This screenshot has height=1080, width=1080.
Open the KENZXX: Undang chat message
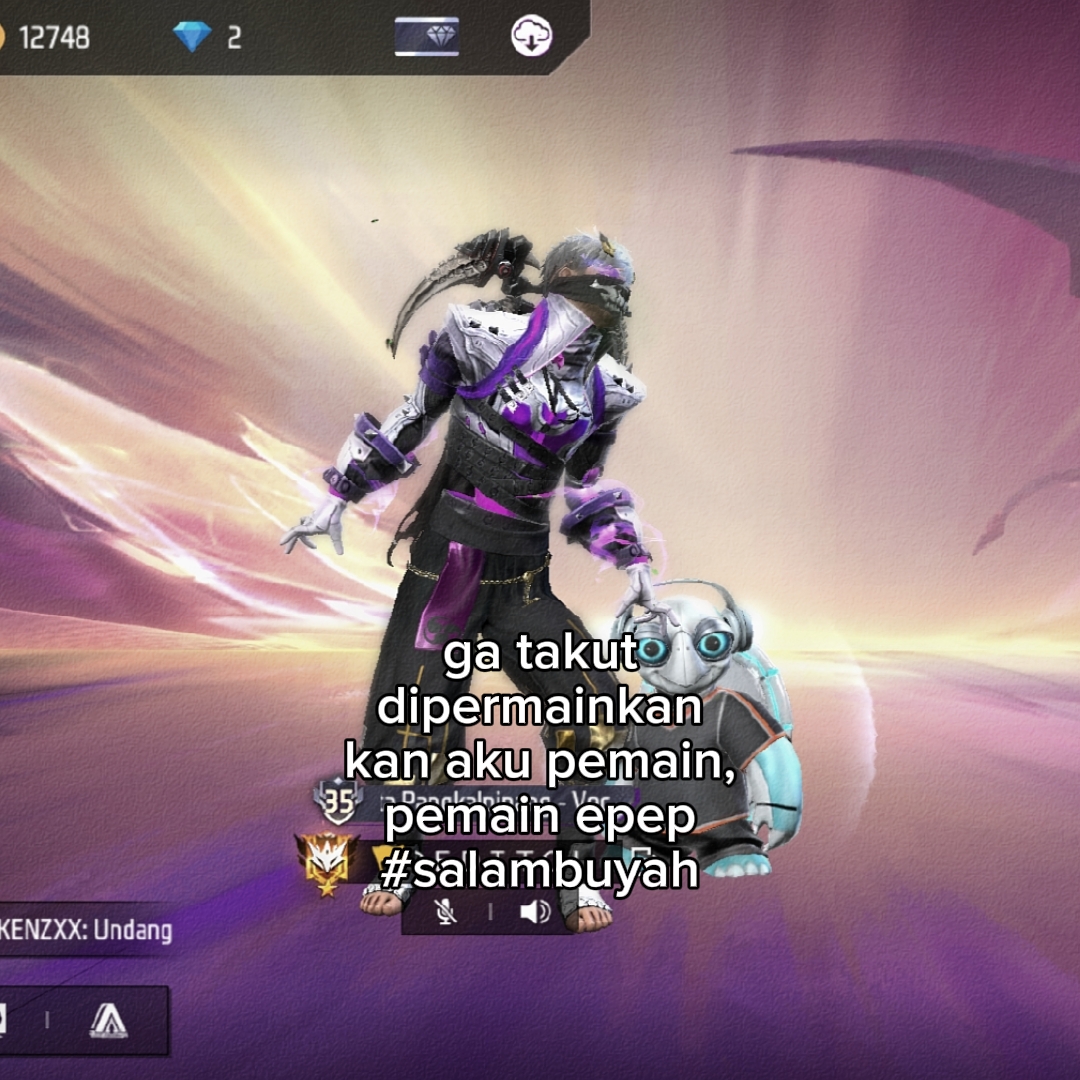(x=88, y=931)
